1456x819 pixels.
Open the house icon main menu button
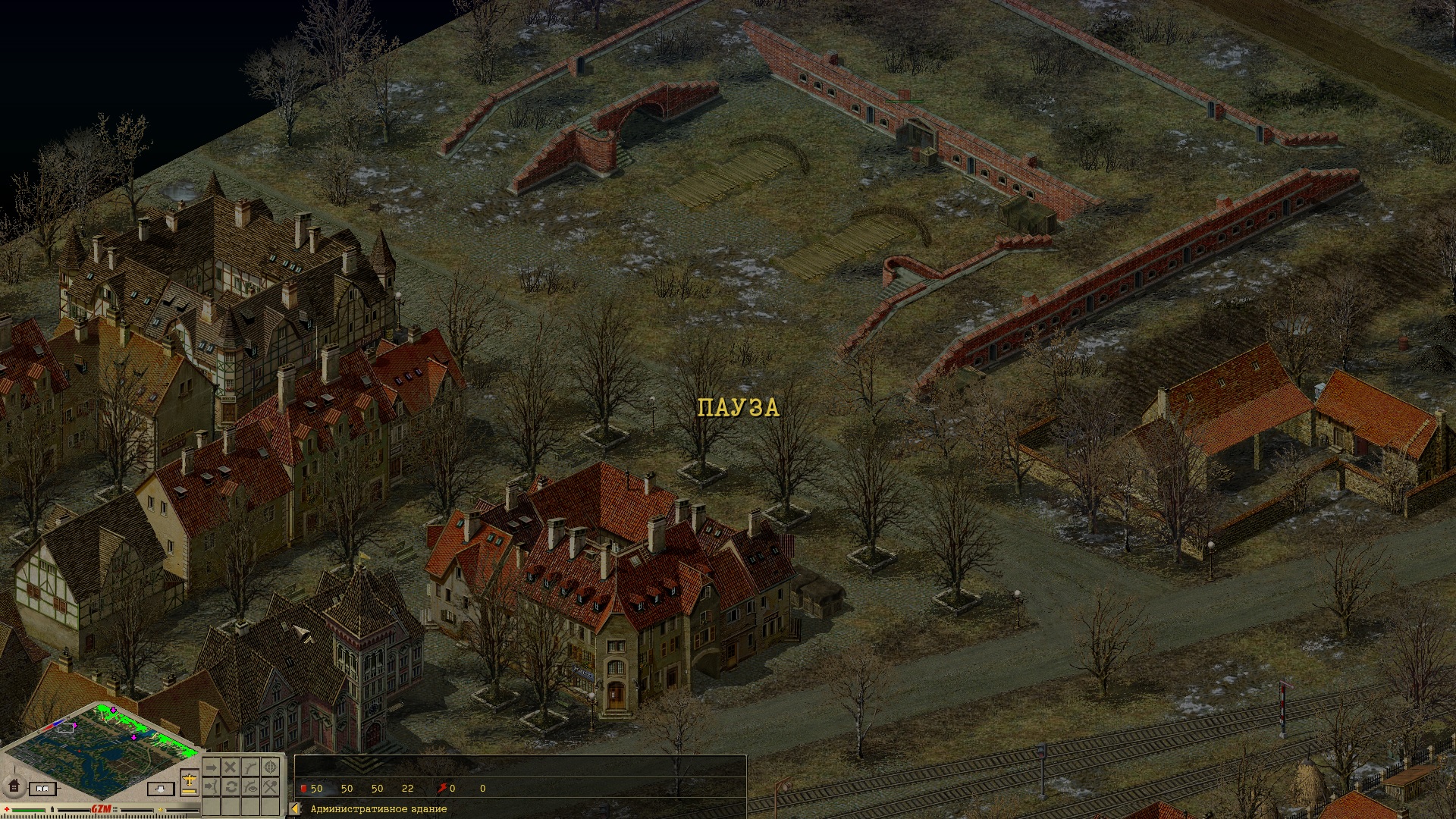click(x=13, y=786)
